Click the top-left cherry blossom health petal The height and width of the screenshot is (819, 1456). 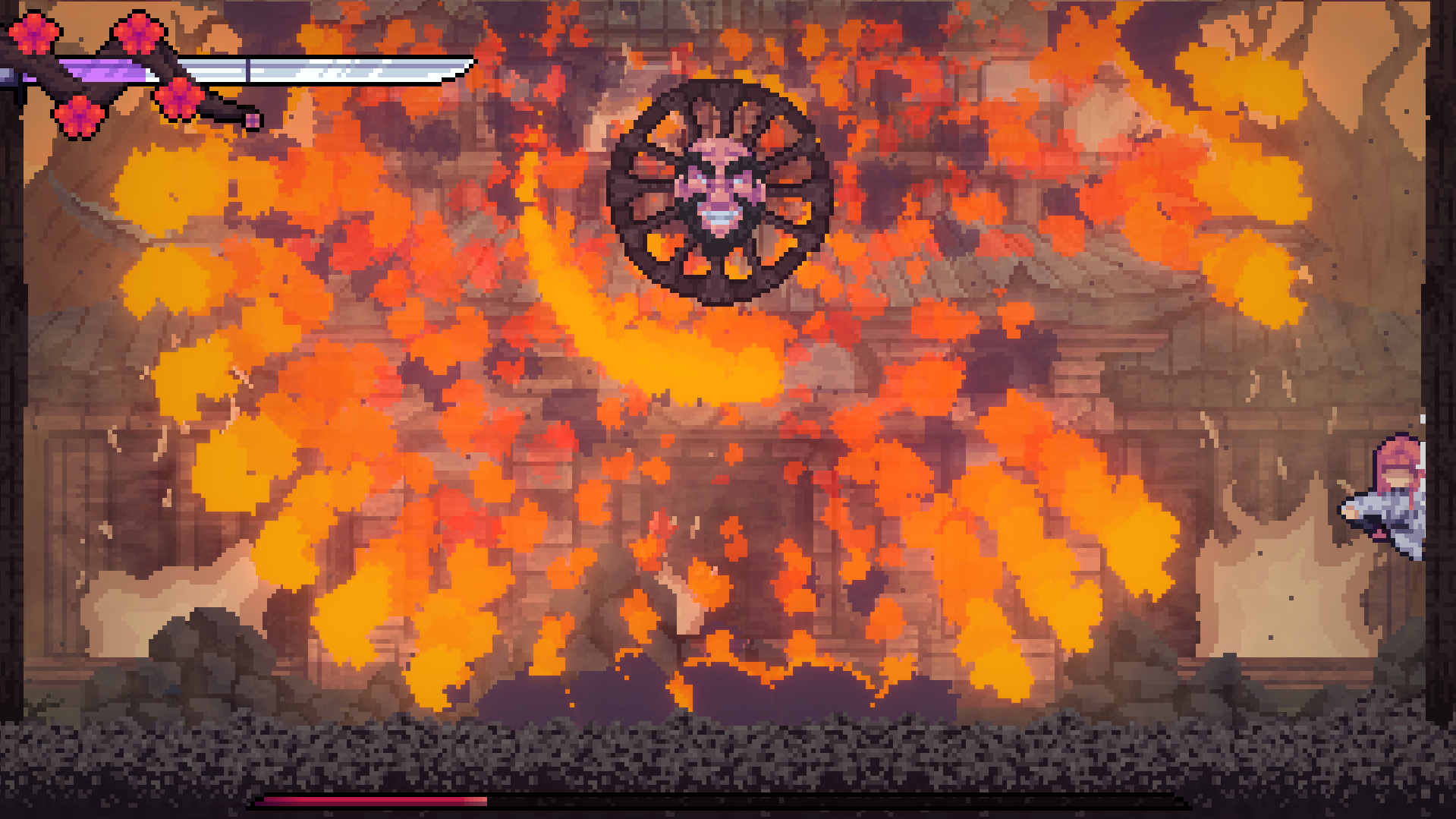35,33
